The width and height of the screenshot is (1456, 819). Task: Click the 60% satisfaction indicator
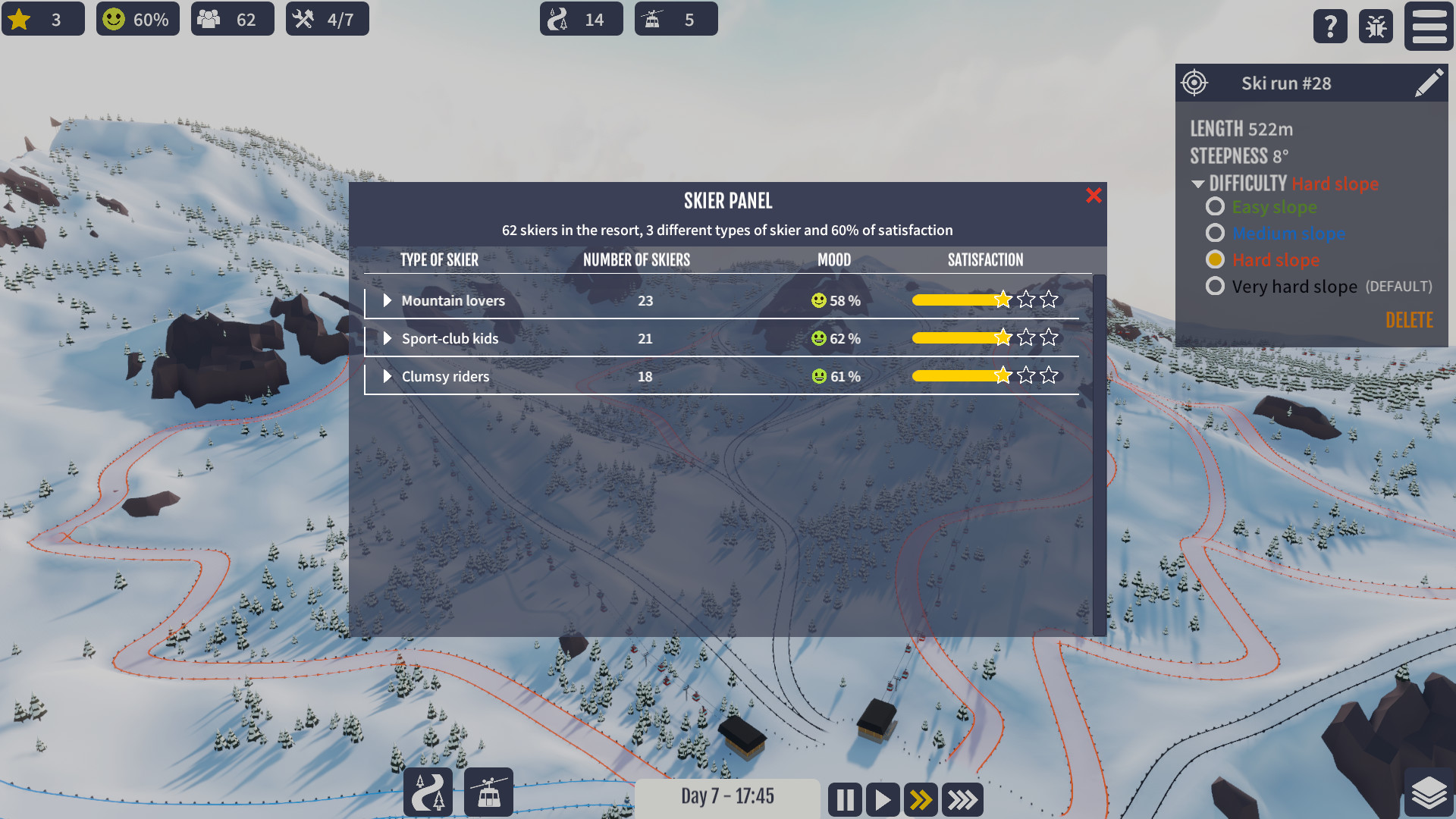(x=137, y=19)
